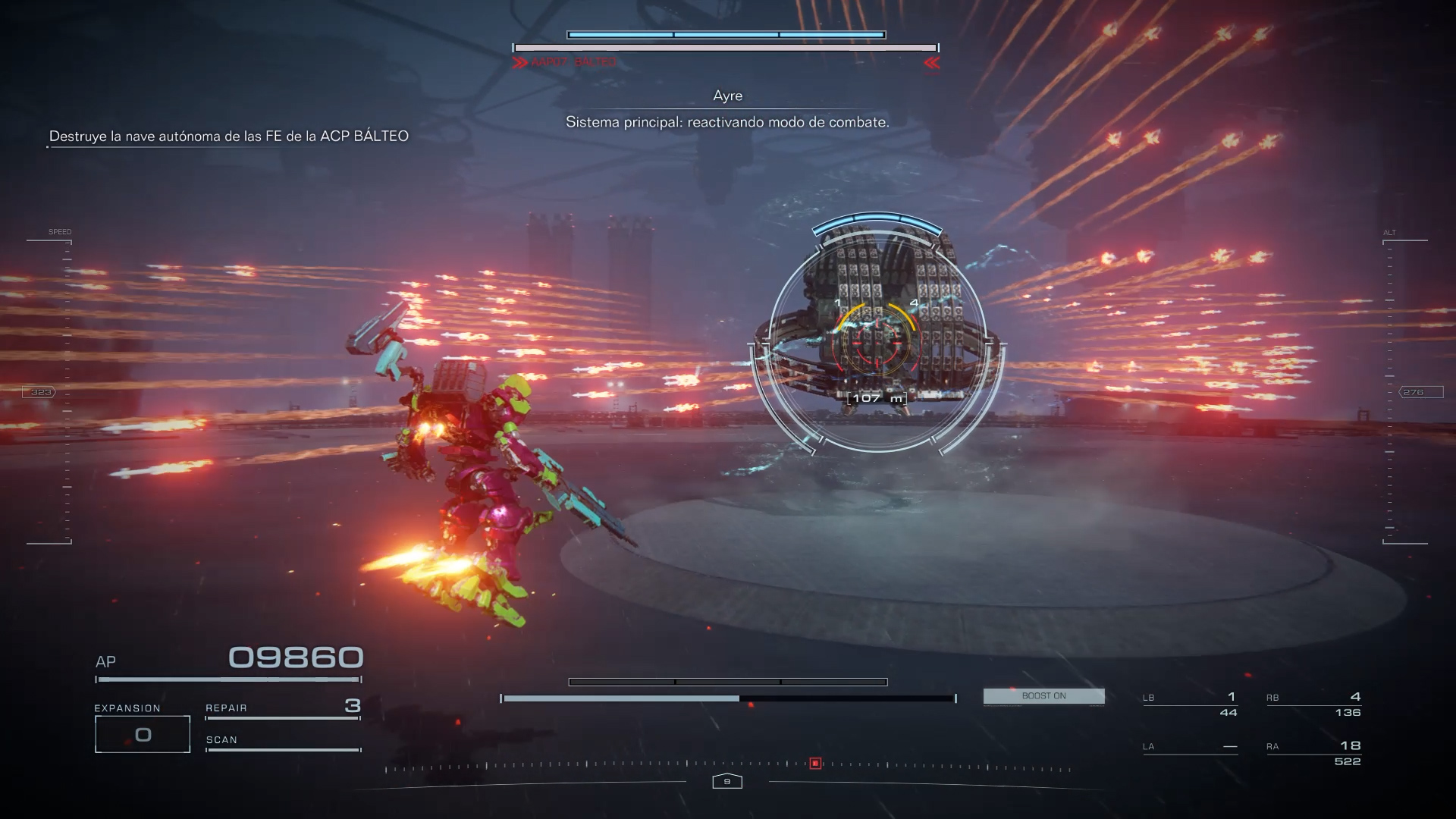Select the BÁLTEO mission objective text
1456x819 pixels.
(228, 136)
